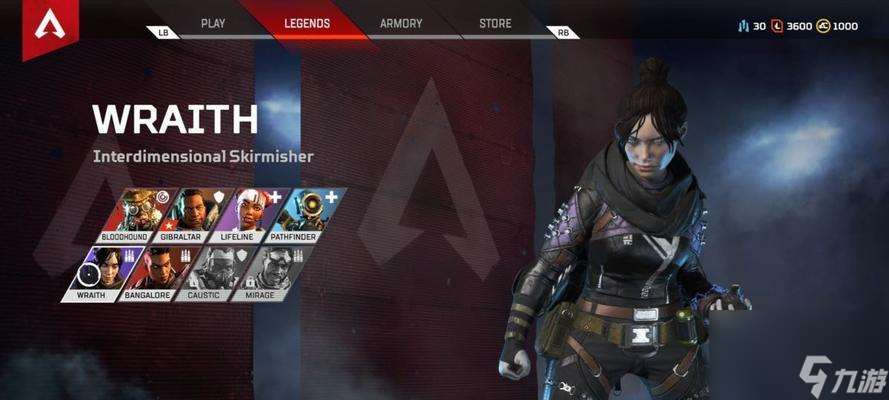The height and width of the screenshot is (400, 889).
Task: Select the Pathfinder legend tile
Action: coord(307,215)
